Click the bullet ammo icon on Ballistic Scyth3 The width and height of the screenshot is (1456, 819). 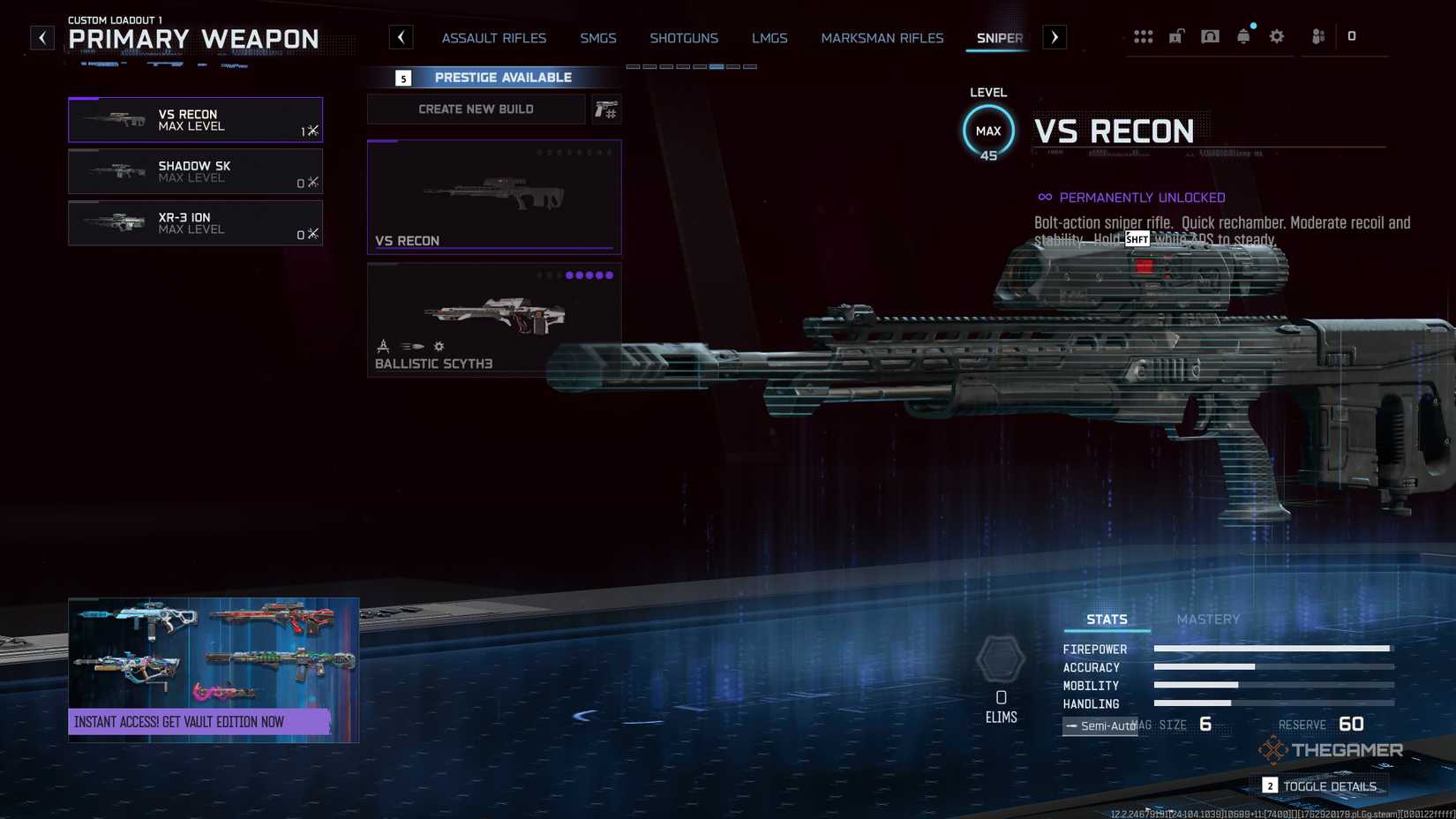[x=410, y=346]
